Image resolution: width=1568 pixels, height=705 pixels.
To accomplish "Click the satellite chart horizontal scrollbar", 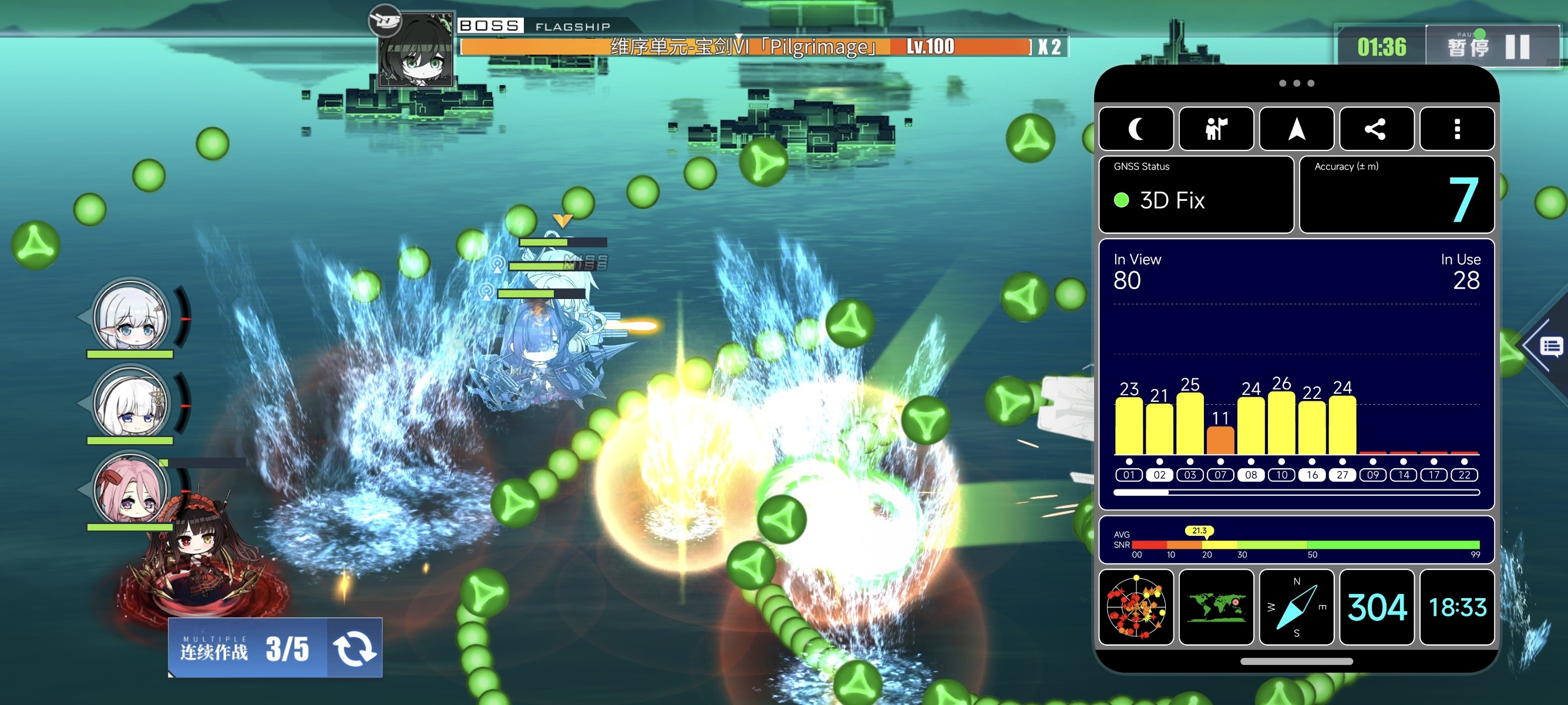I will (1297, 492).
